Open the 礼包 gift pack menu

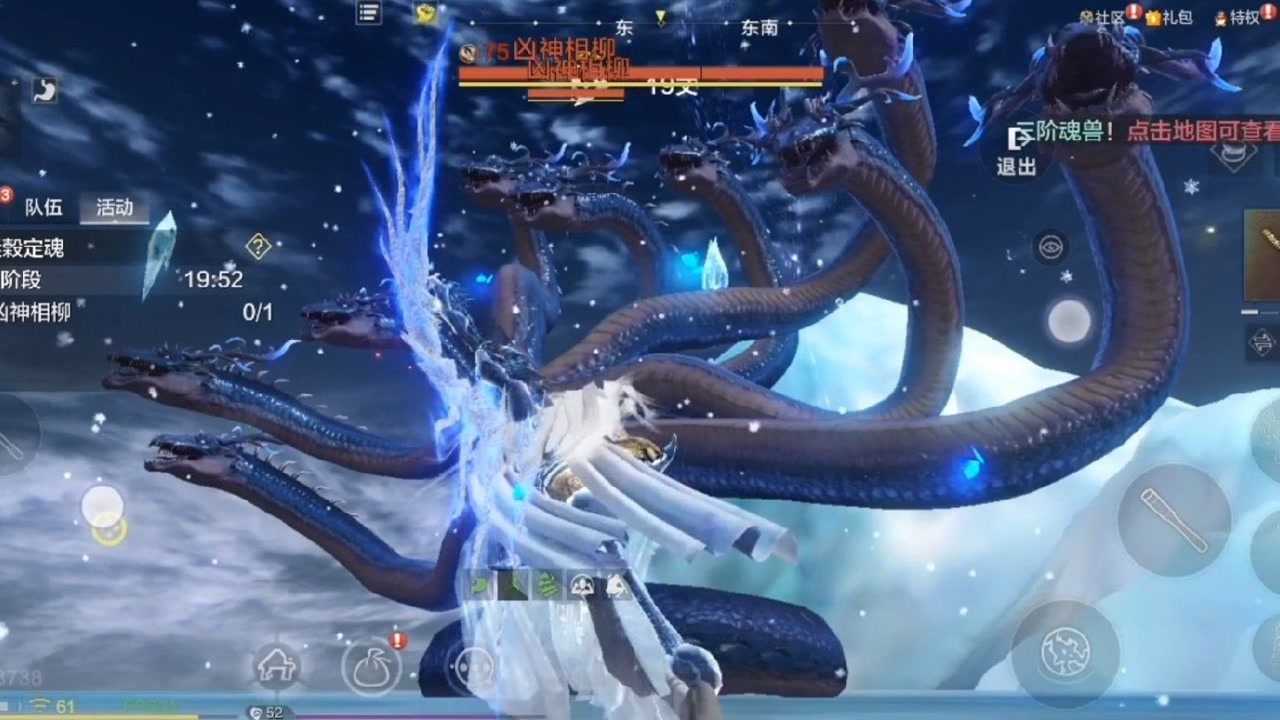1169,17
